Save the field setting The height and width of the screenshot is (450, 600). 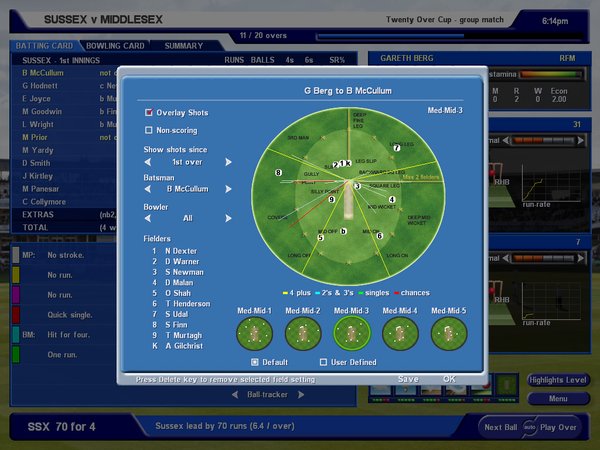[x=408, y=379]
